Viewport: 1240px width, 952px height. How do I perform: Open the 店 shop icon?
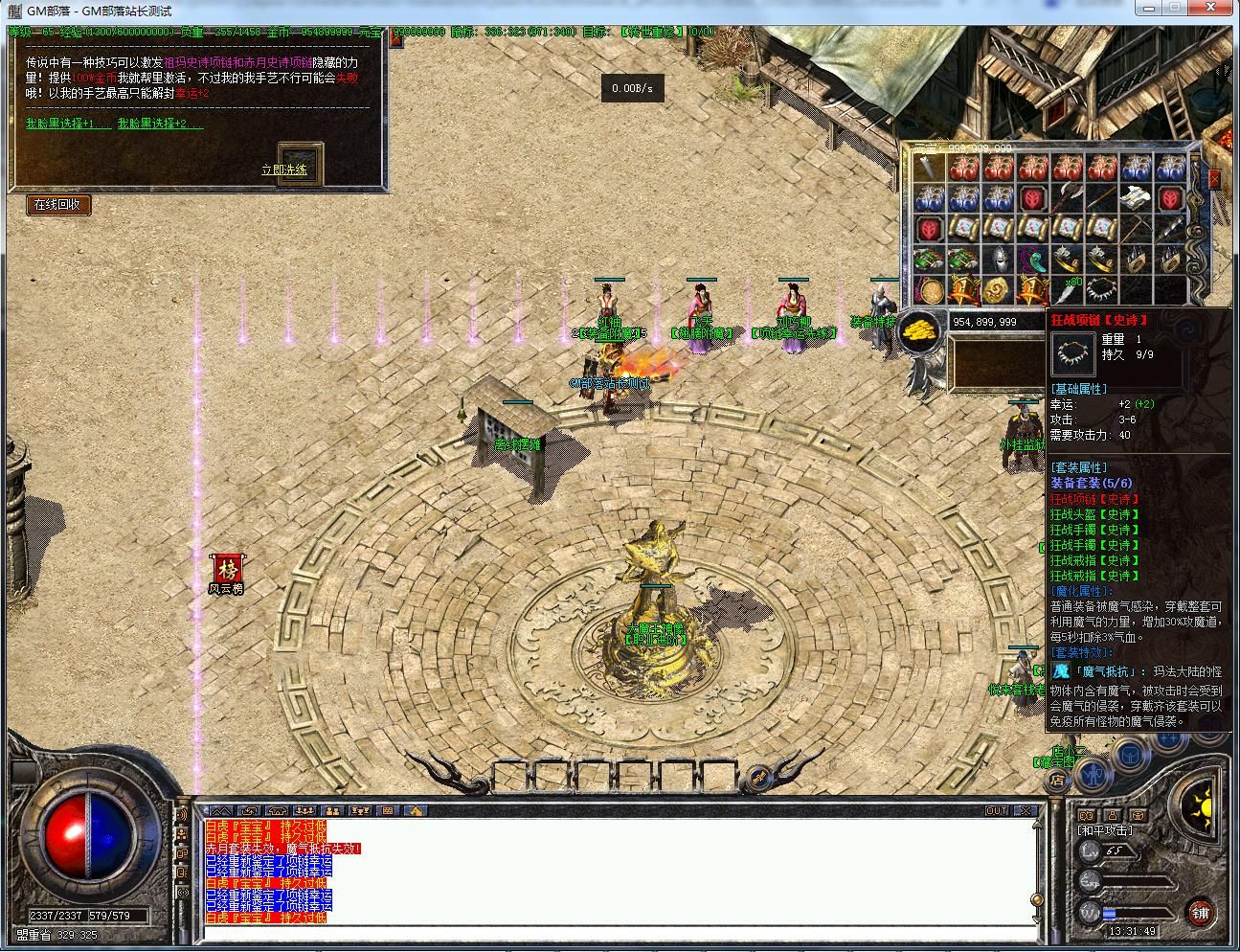point(1059,779)
